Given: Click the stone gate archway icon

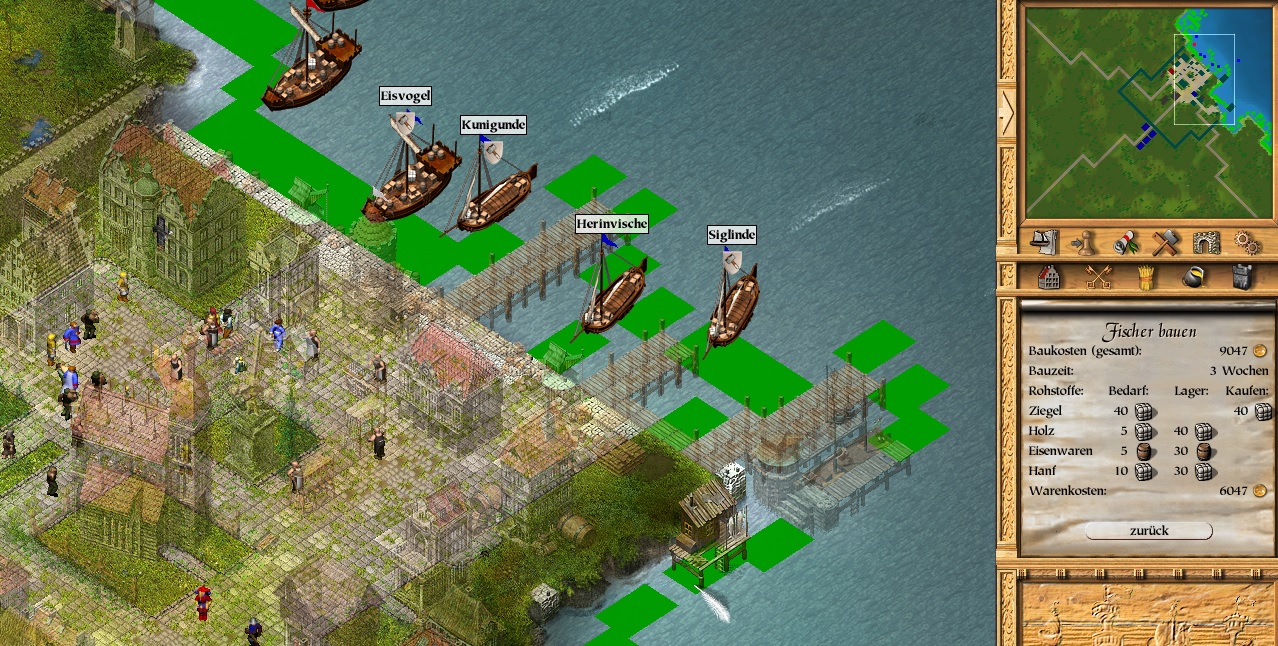Looking at the screenshot, I should point(1206,242).
